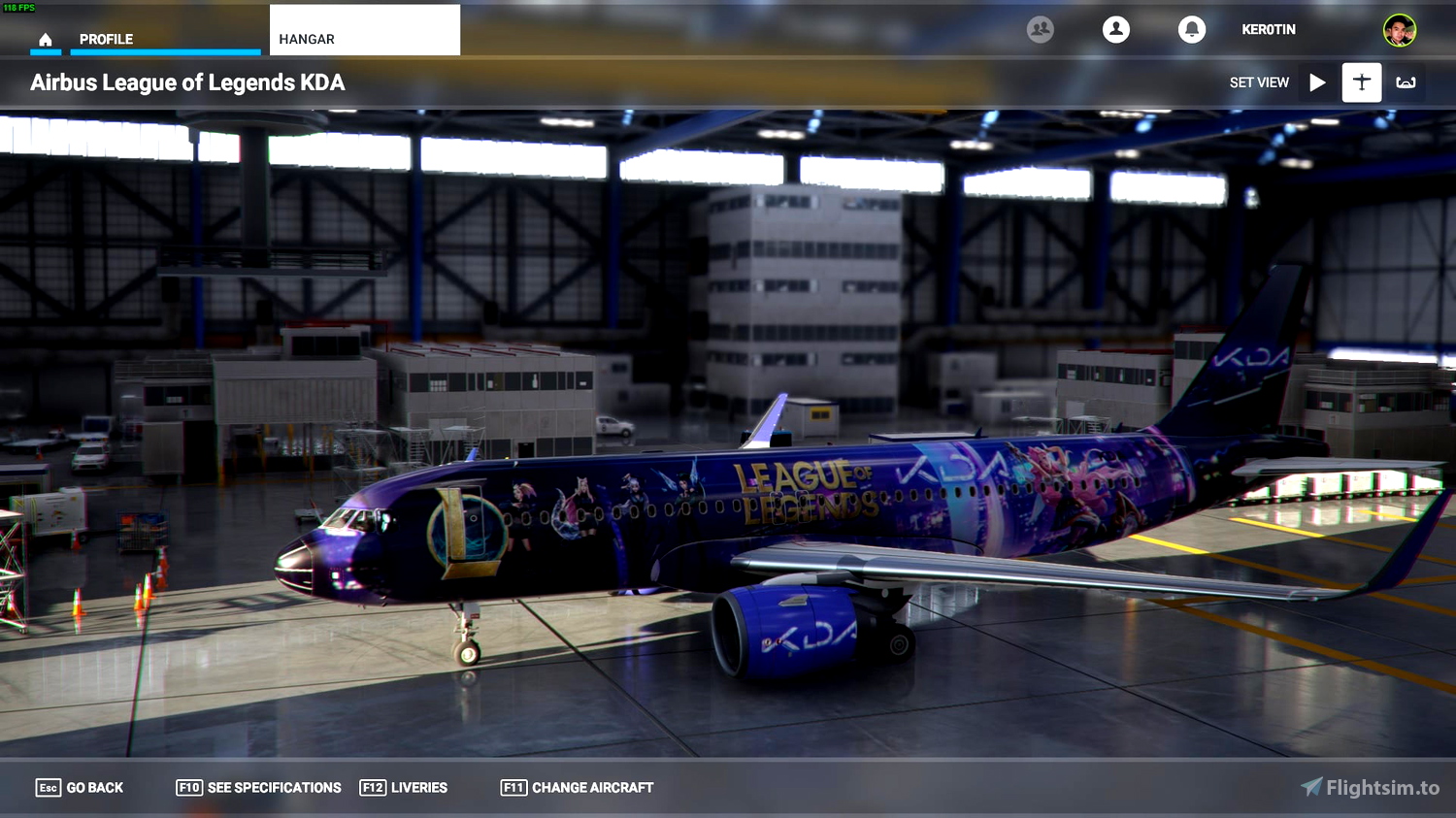
Task: Open the friends icon next to the profile
Action: (1040, 29)
